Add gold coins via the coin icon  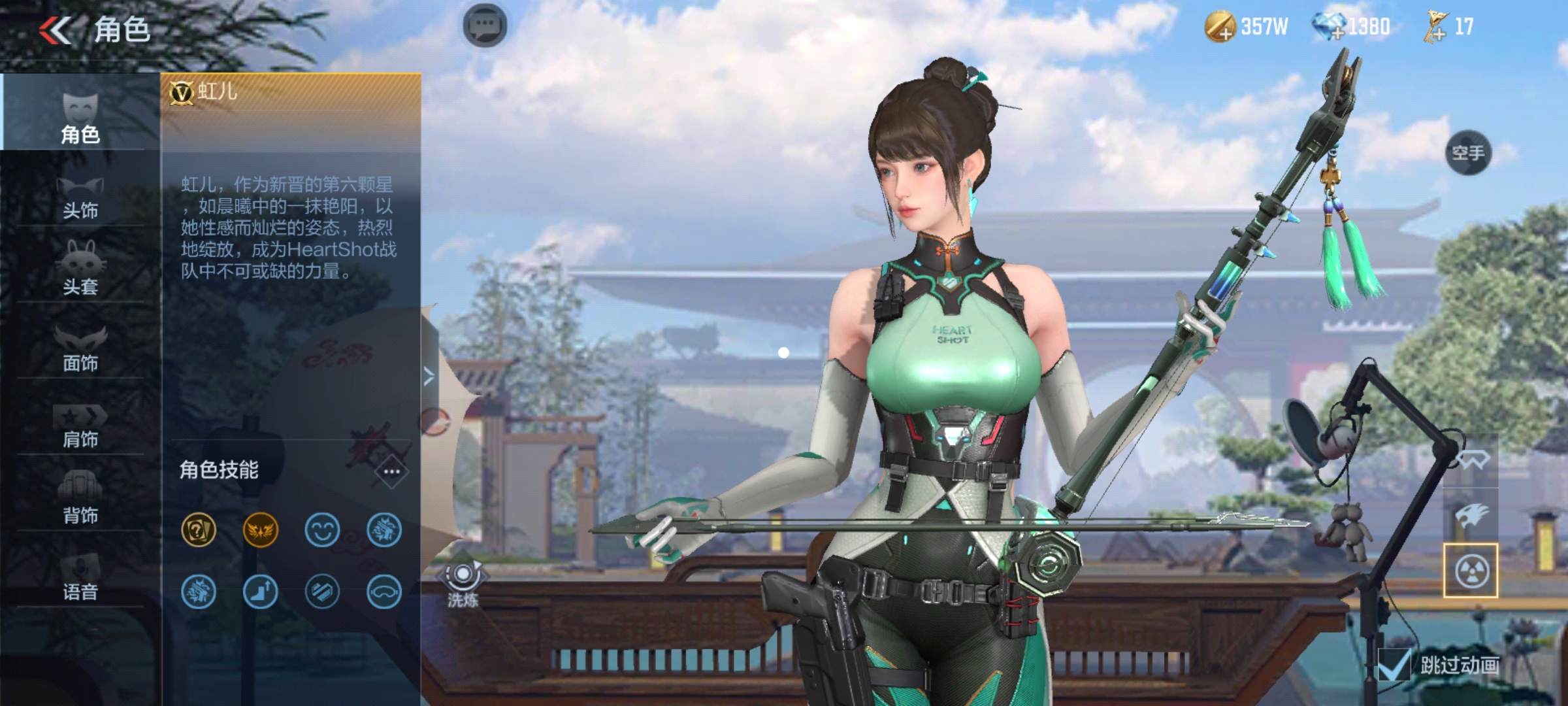(1219, 27)
